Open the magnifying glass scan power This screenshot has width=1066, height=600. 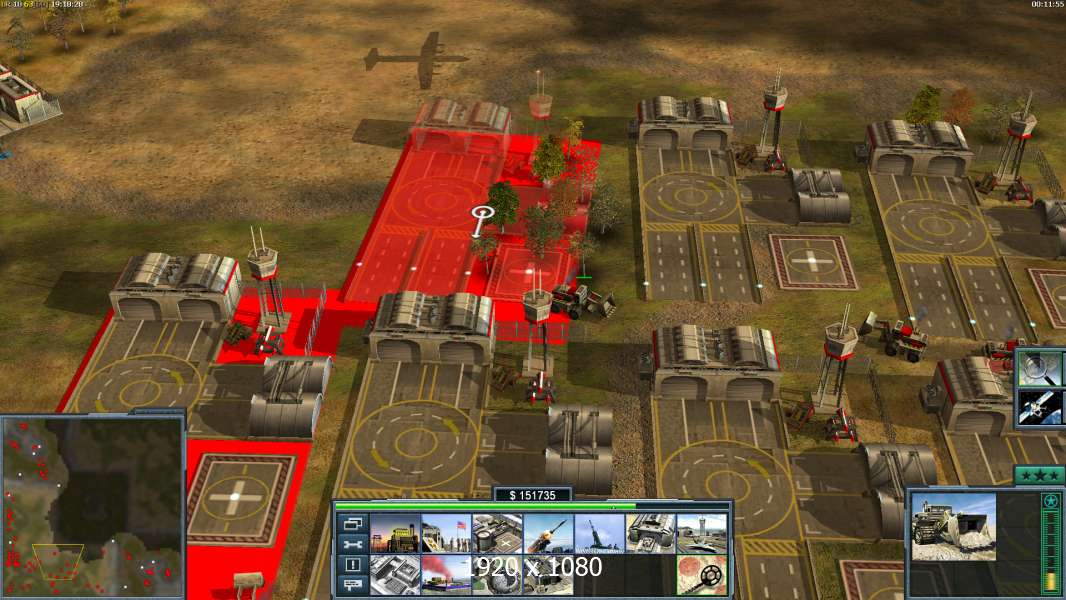[1041, 369]
